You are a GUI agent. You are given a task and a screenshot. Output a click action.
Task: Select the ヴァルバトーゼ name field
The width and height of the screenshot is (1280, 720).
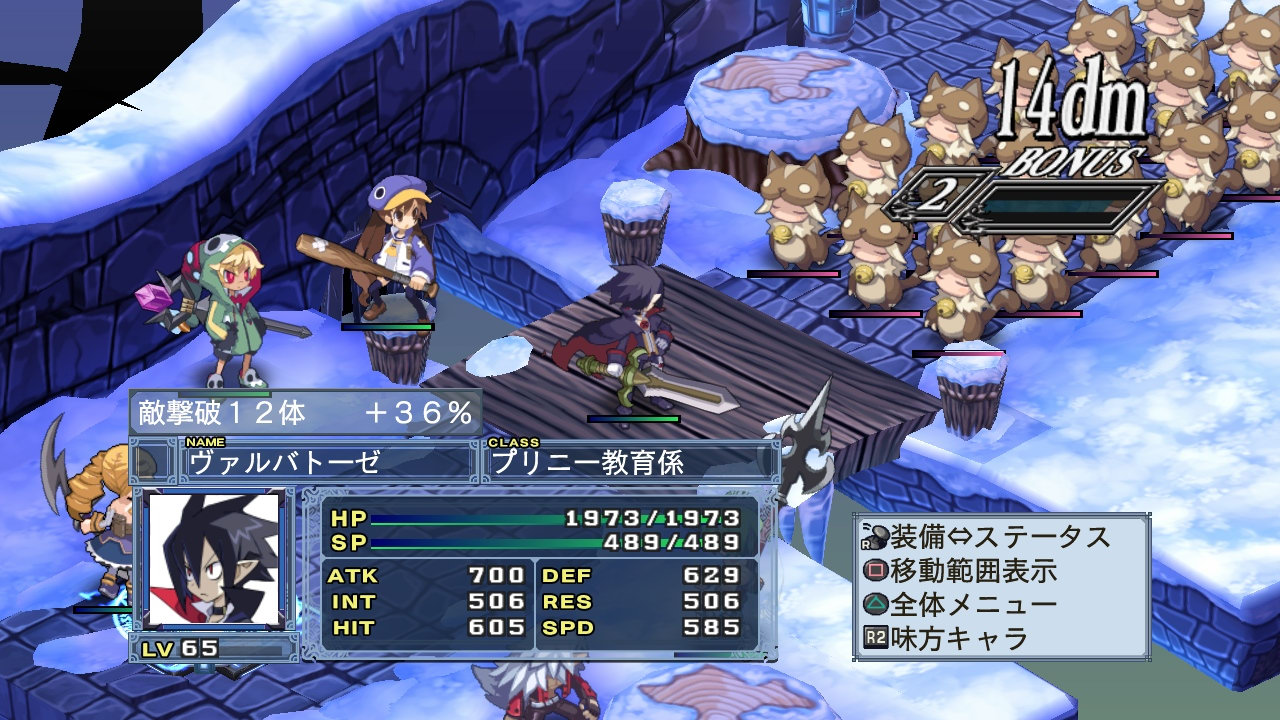coord(327,462)
